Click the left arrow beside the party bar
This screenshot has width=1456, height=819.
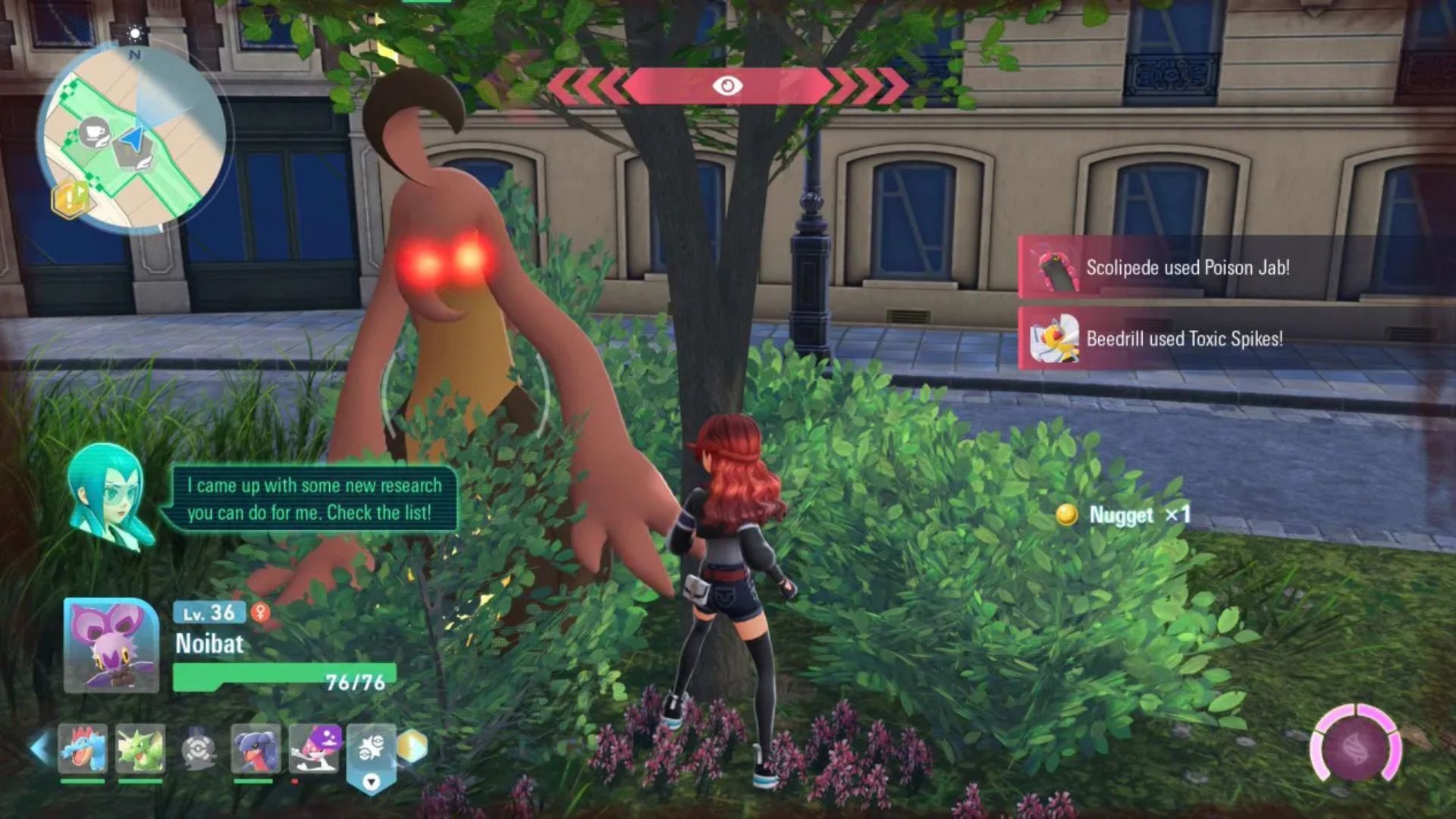pos(39,748)
